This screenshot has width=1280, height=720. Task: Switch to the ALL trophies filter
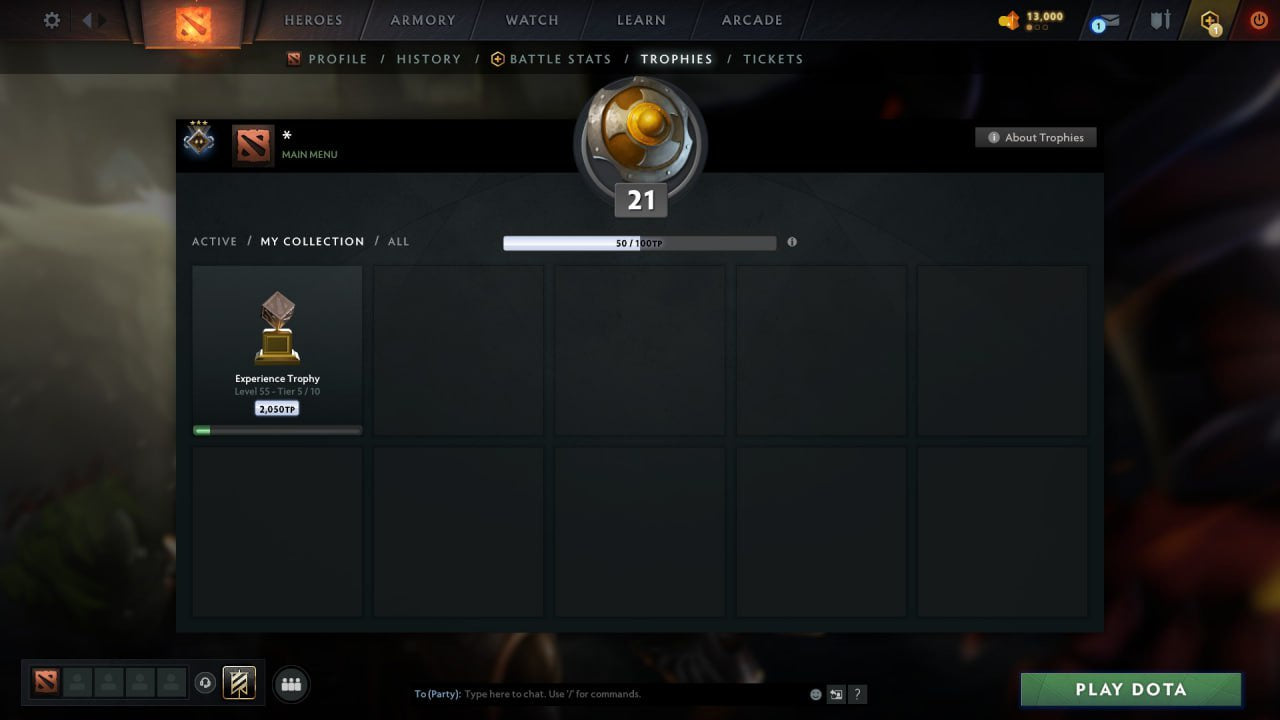pos(398,241)
